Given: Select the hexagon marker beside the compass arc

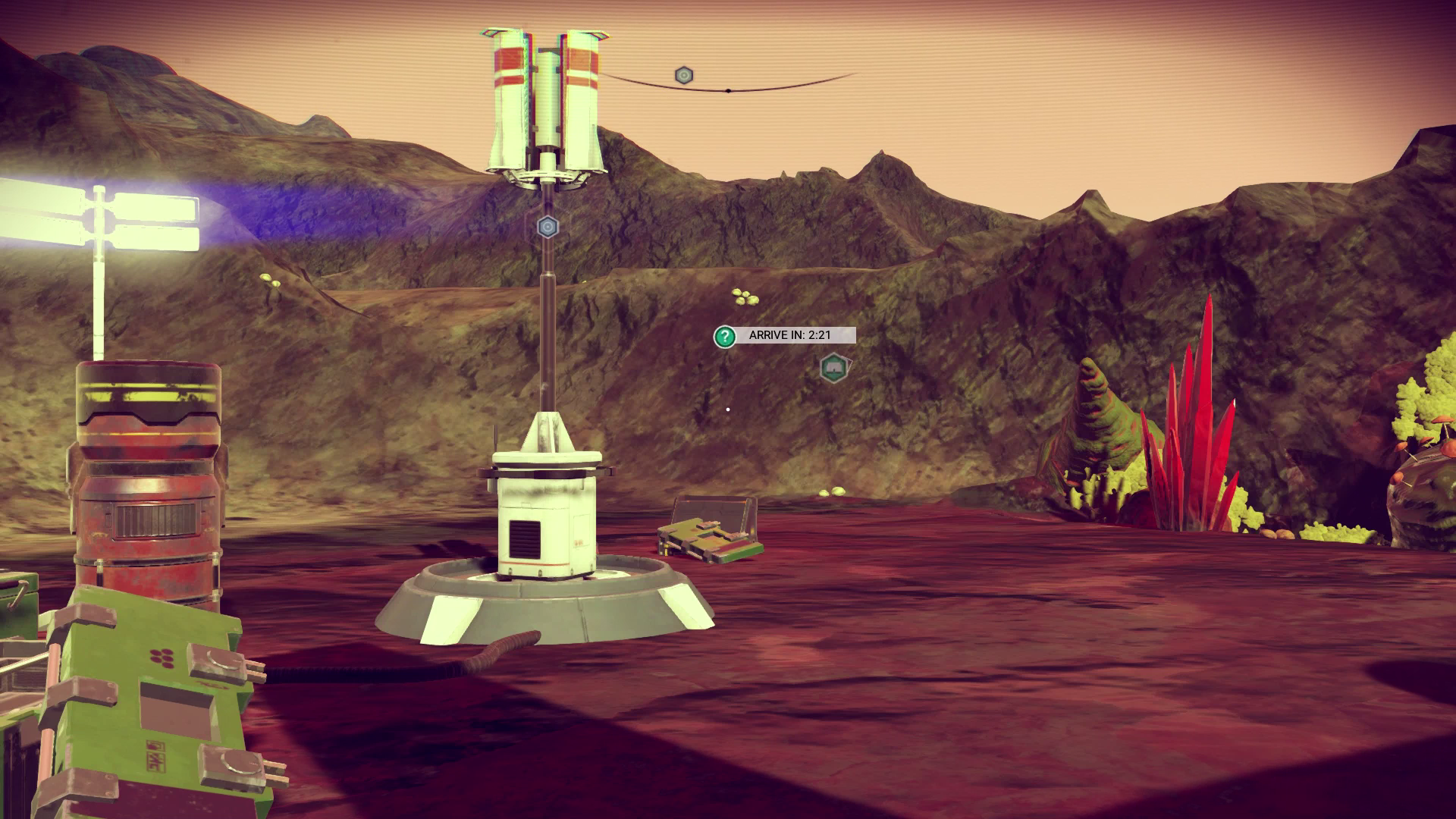Looking at the screenshot, I should [684, 75].
